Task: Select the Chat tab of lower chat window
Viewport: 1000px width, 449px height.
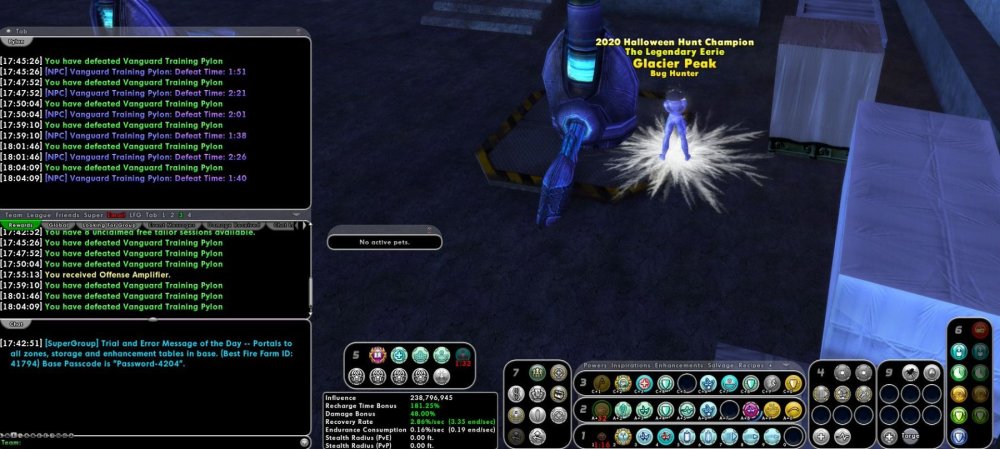Action: coord(16,324)
